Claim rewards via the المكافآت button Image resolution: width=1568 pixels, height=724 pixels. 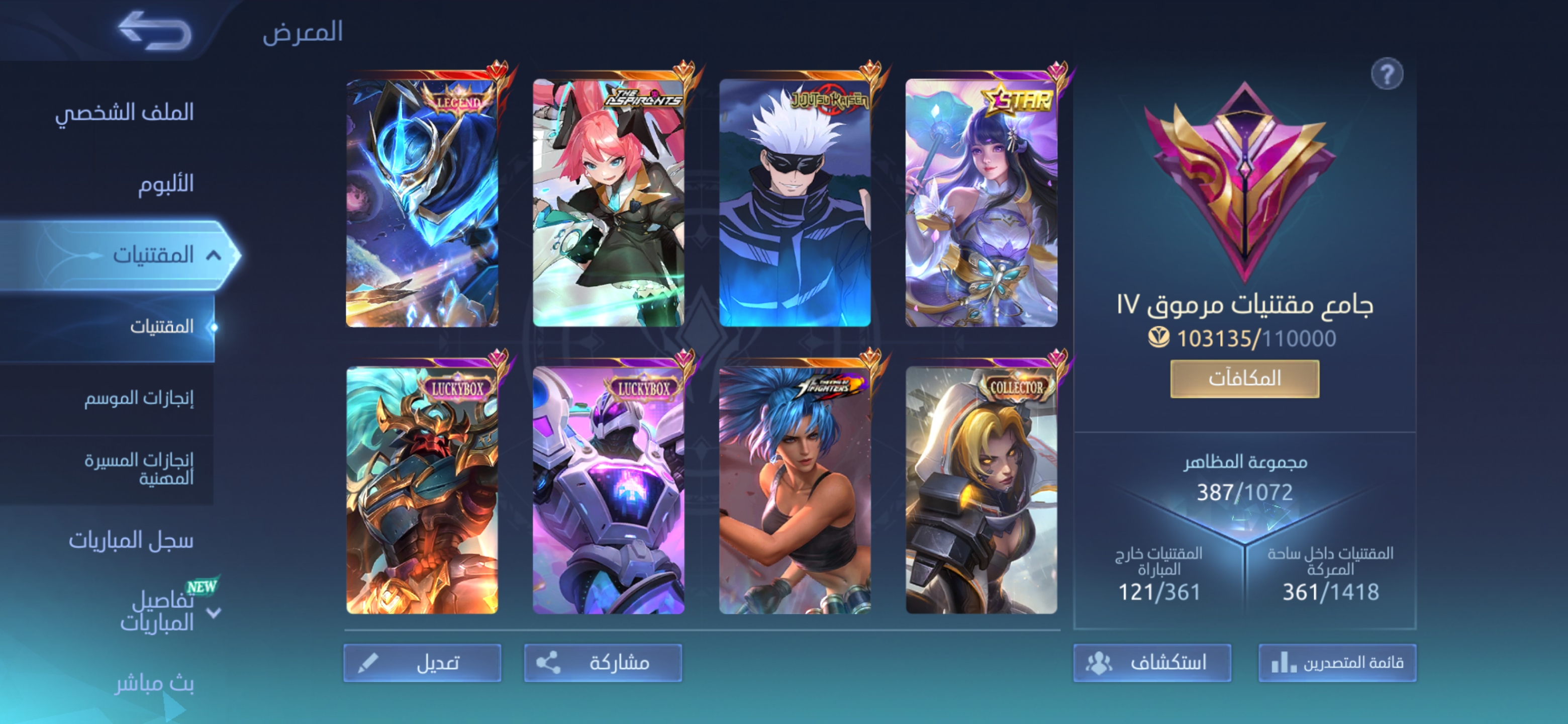1244,378
